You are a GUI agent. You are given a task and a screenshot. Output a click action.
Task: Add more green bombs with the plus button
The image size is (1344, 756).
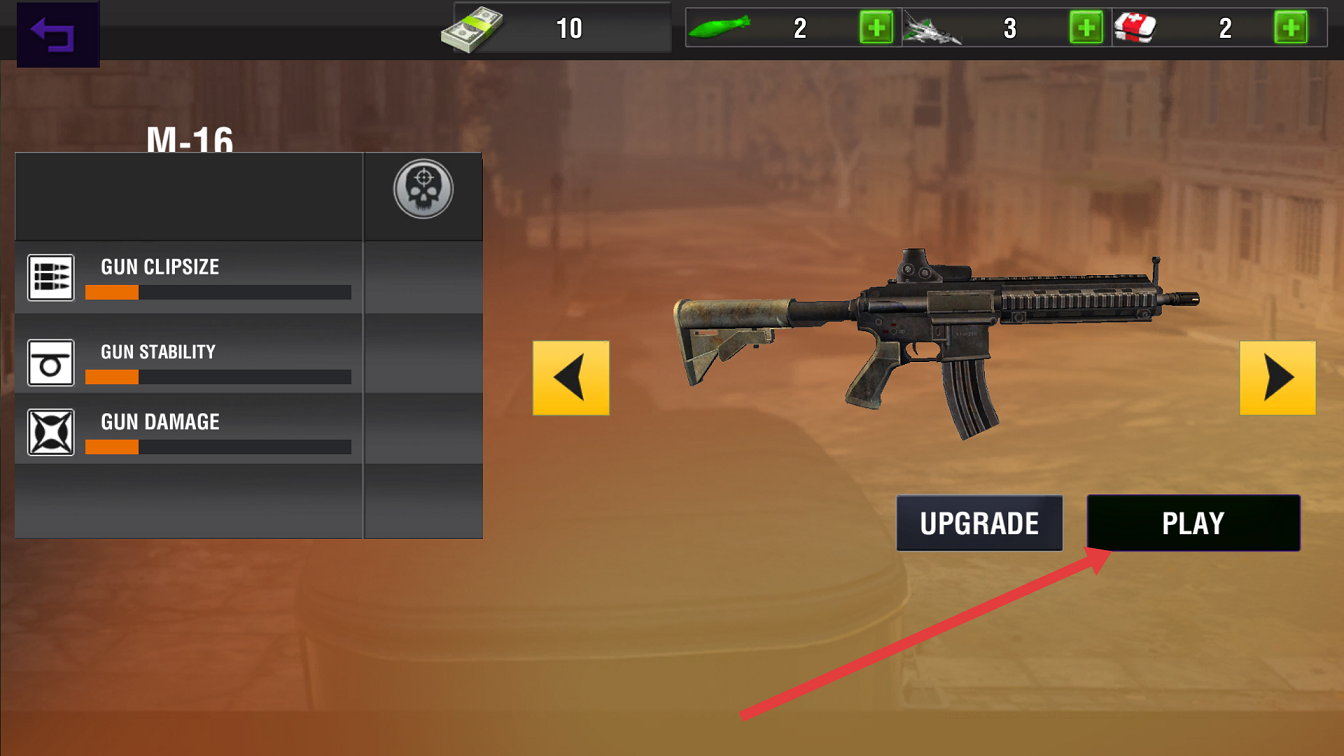(x=876, y=28)
